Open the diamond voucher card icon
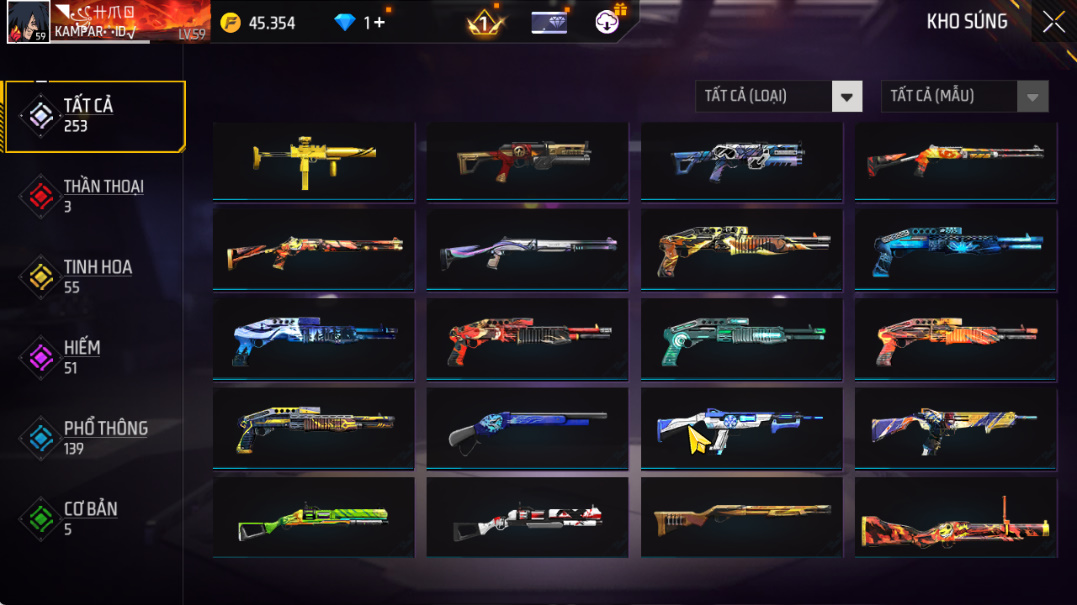Screen dimensions: 1077x605 click(549, 22)
